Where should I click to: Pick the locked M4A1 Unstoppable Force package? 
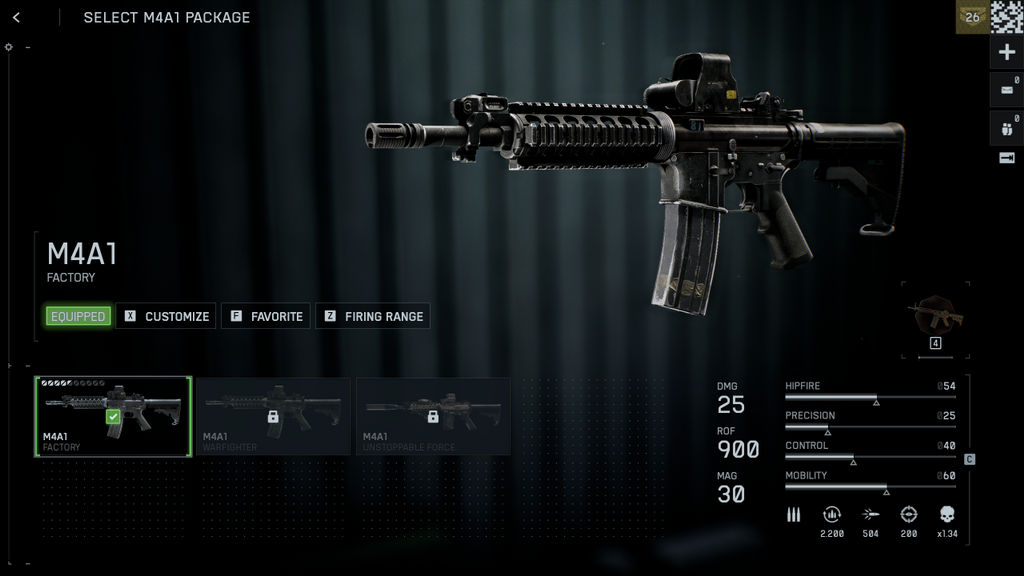point(433,416)
